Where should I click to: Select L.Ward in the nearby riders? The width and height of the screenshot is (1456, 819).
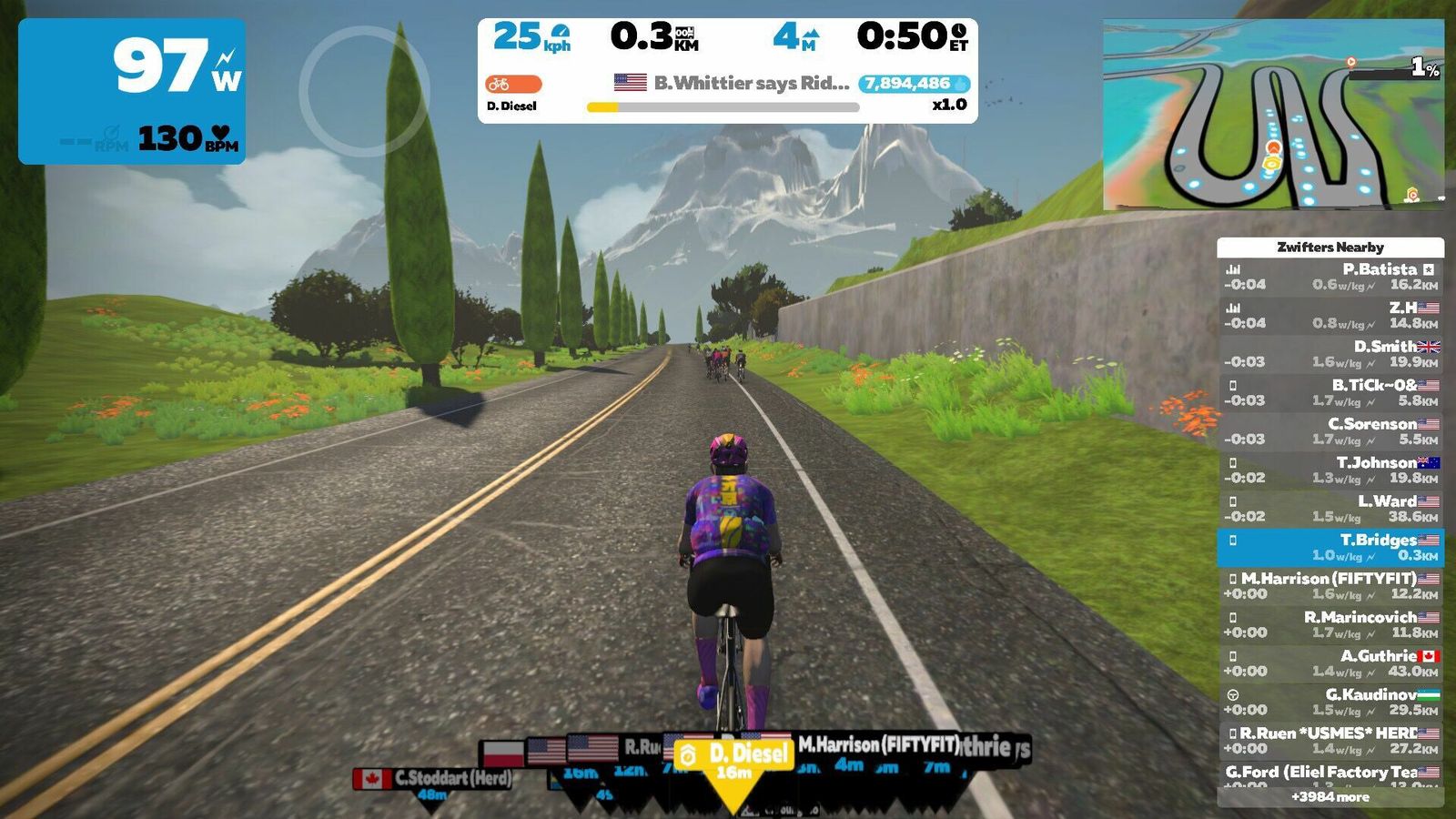click(x=1330, y=509)
